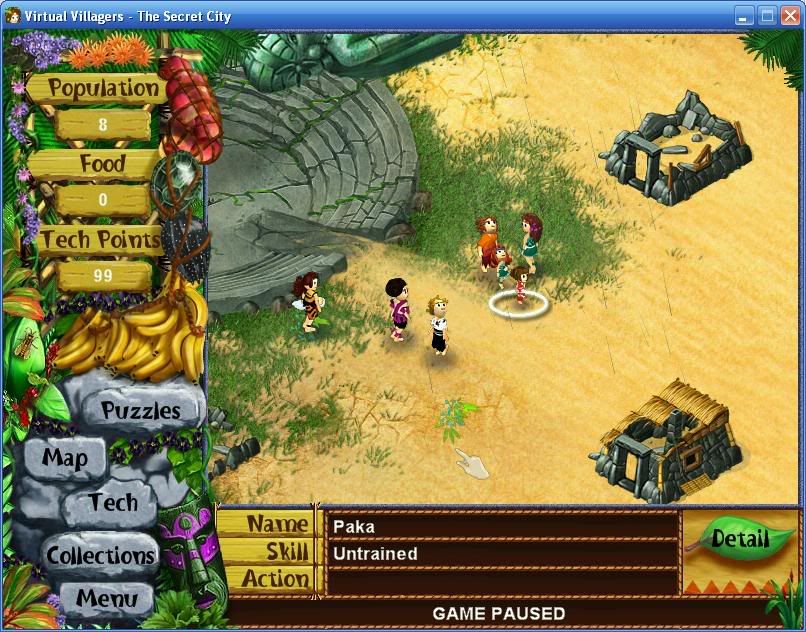This screenshot has width=806, height=632.
Task: Open the Puzzles screen
Action: pyautogui.click(x=141, y=411)
